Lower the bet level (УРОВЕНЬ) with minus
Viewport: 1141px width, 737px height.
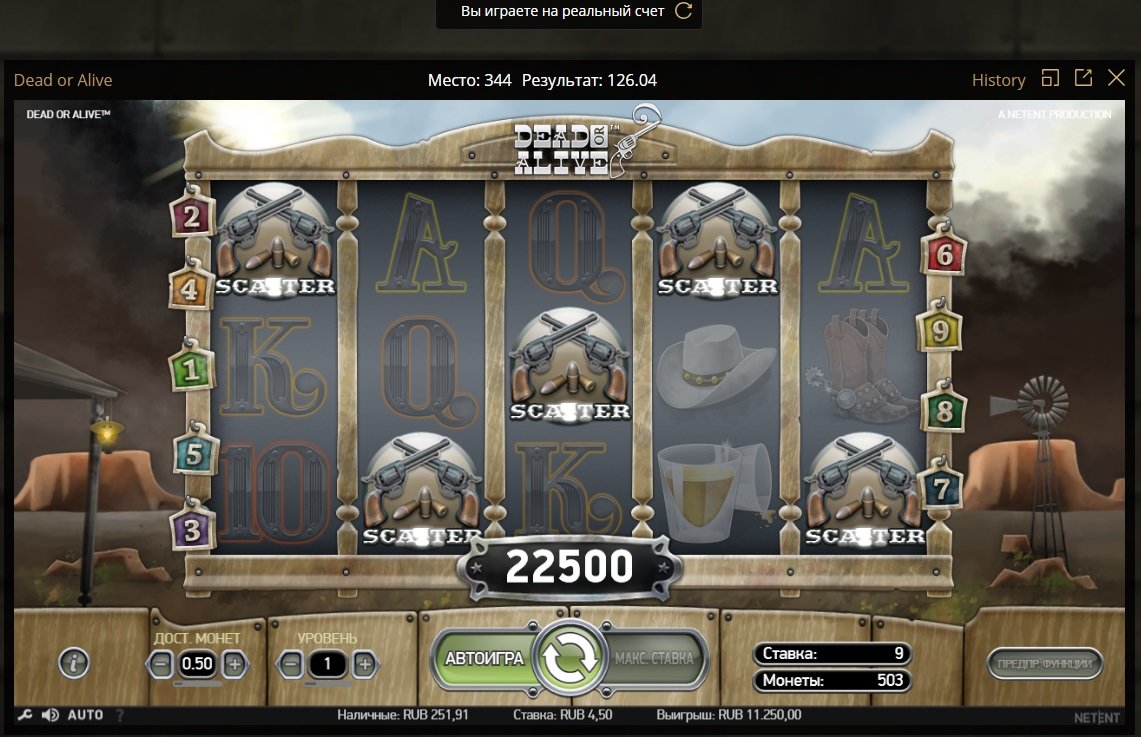(291, 663)
